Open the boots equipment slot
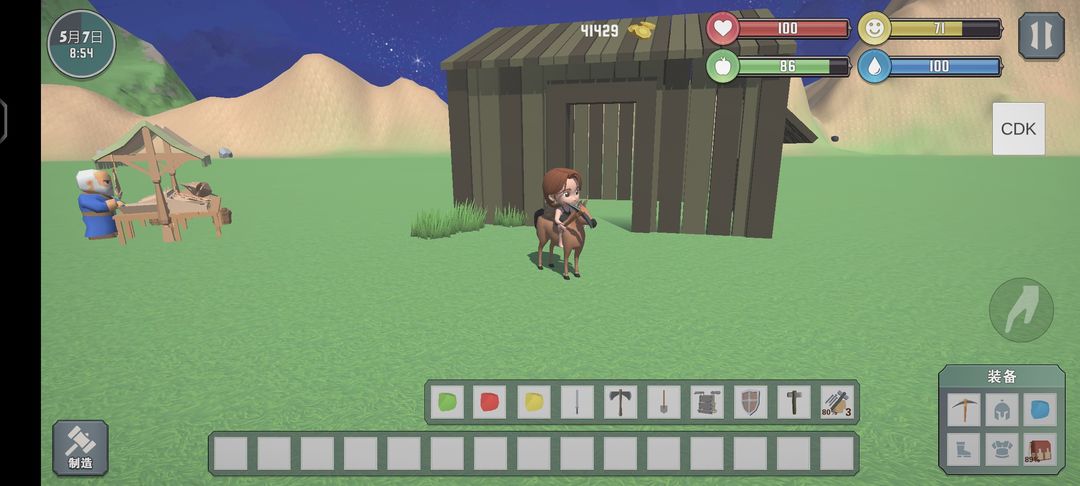 965,448
